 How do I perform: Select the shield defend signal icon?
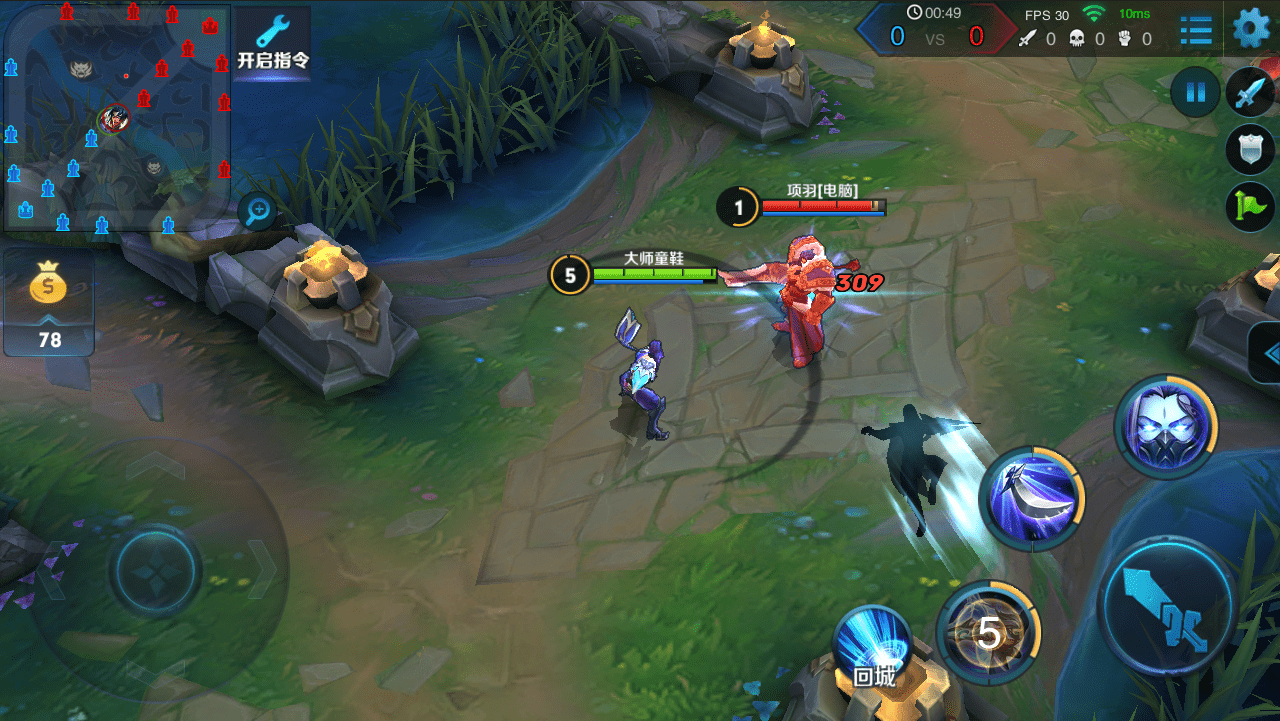click(x=1250, y=149)
